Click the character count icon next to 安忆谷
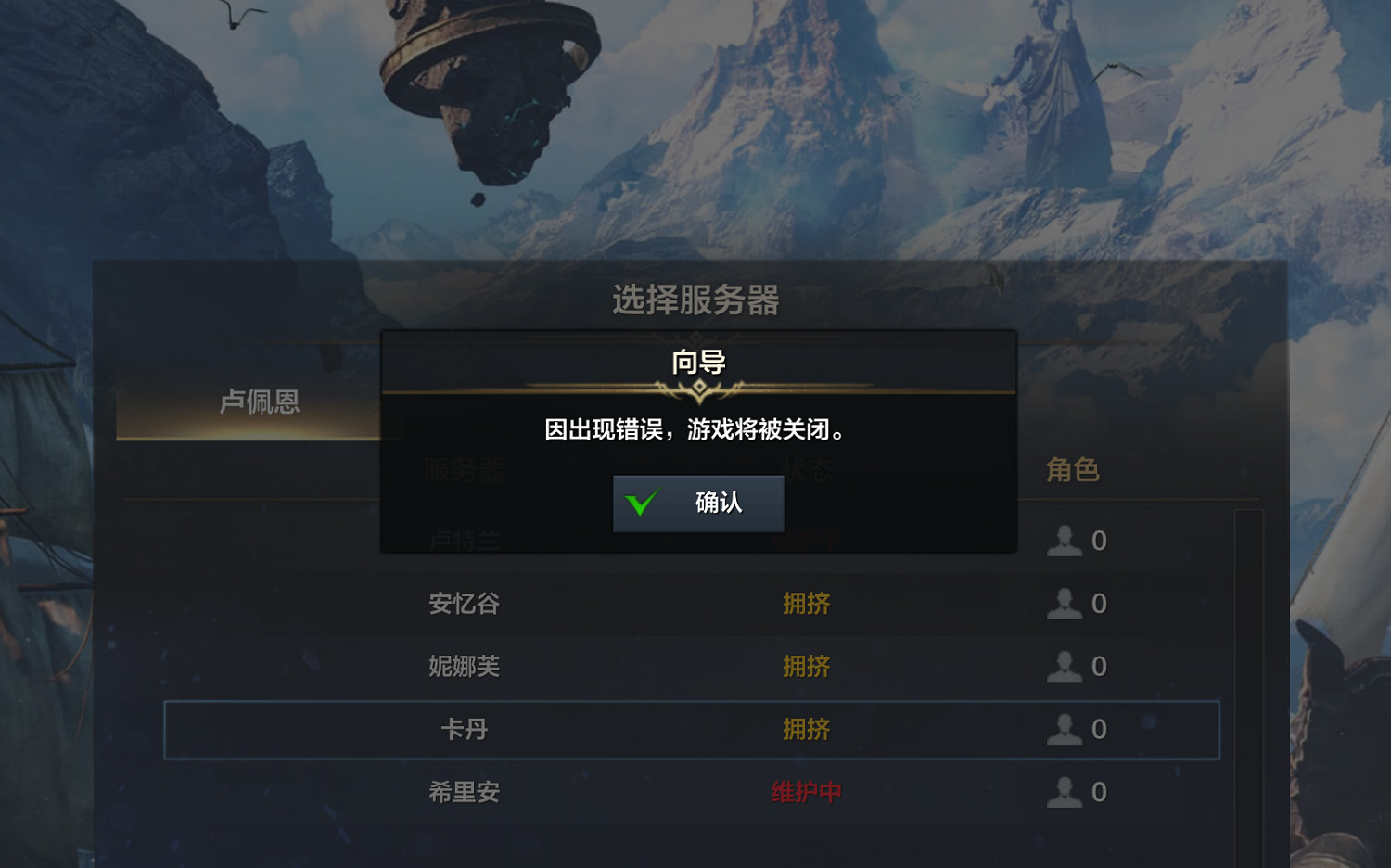Image resolution: width=1391 pixels, height=868 pixels. click(1065, 604)
